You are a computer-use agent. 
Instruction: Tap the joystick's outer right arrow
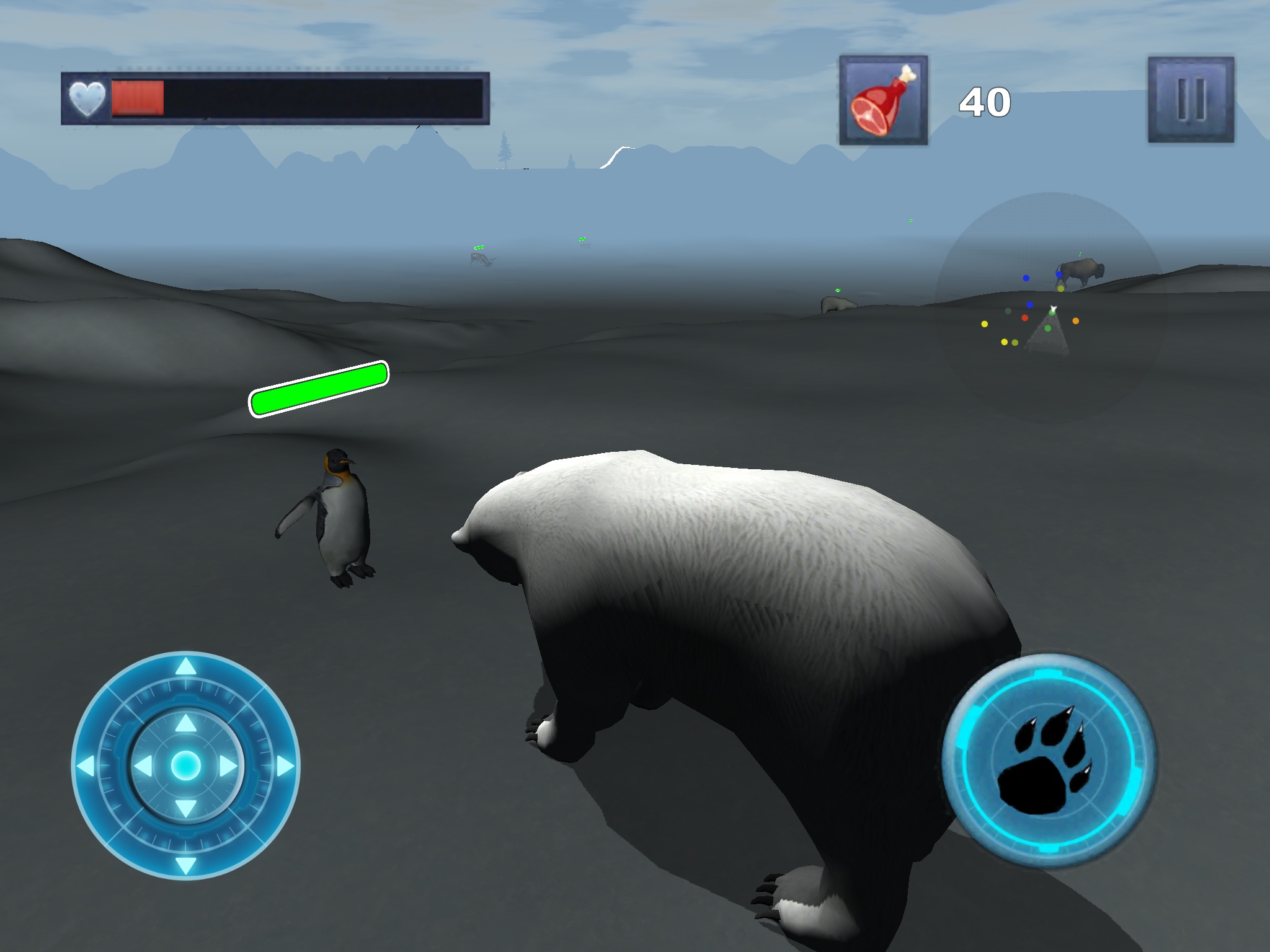tap(285, 766)
